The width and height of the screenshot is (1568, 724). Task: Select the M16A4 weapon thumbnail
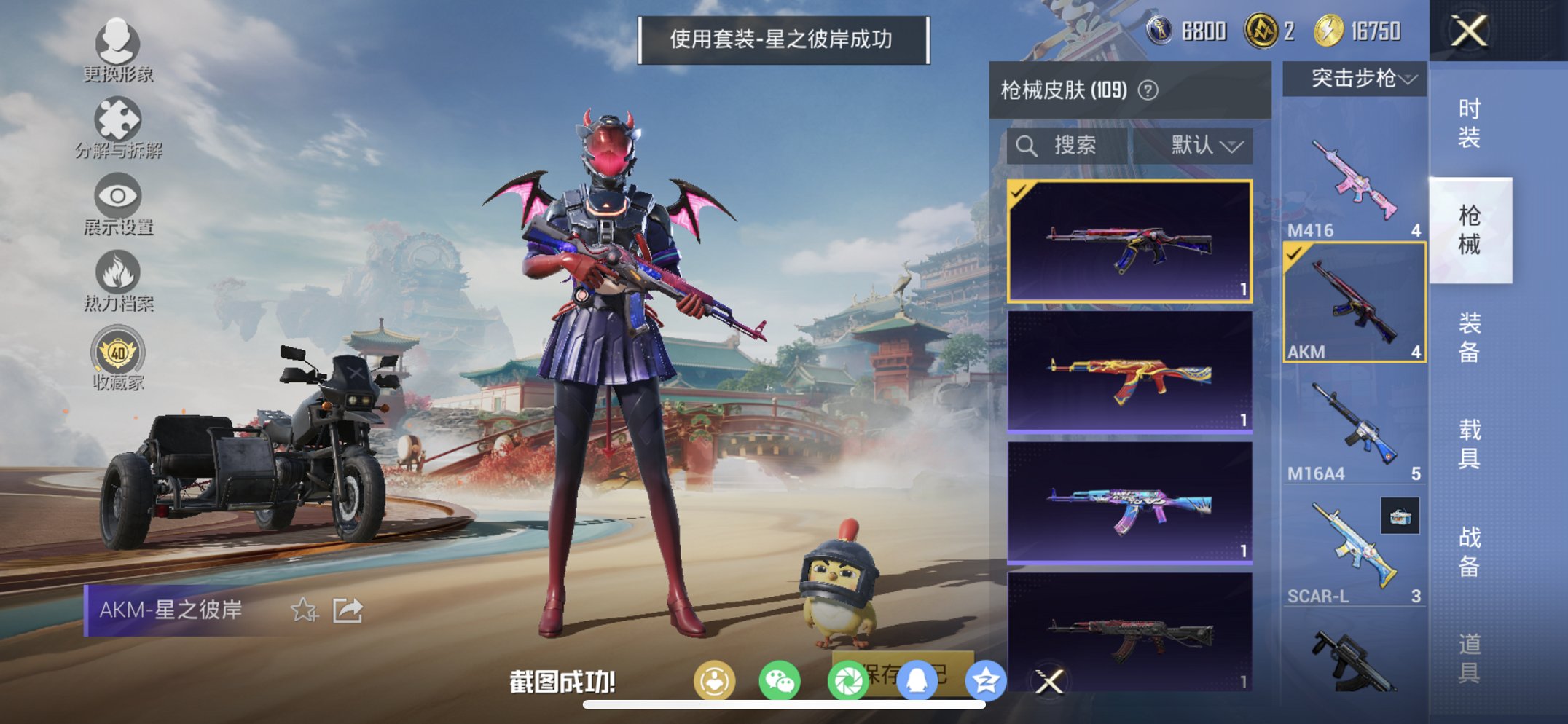tap(1353, 422)
